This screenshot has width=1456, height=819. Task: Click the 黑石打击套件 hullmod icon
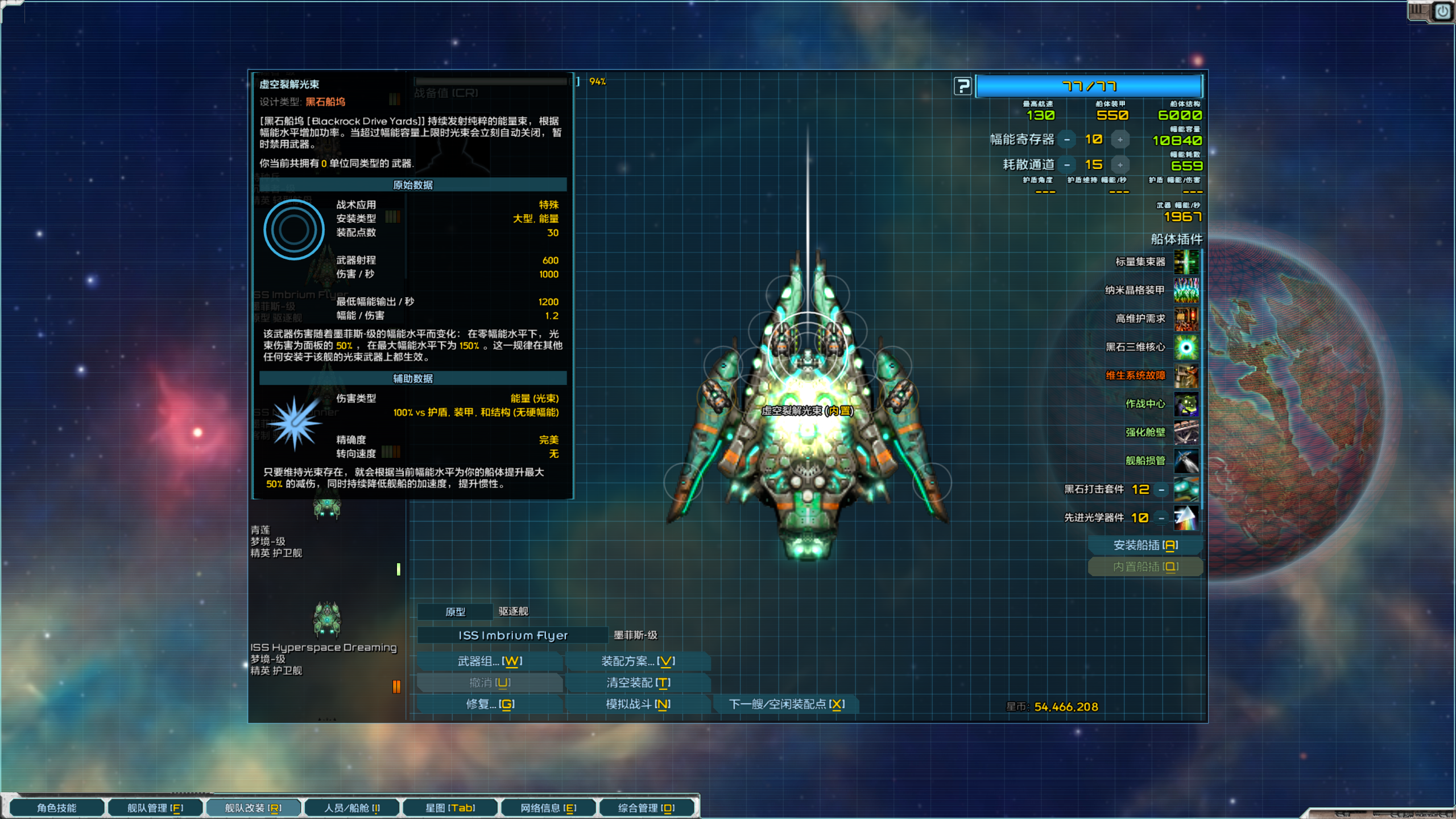tap(1187, 490)
